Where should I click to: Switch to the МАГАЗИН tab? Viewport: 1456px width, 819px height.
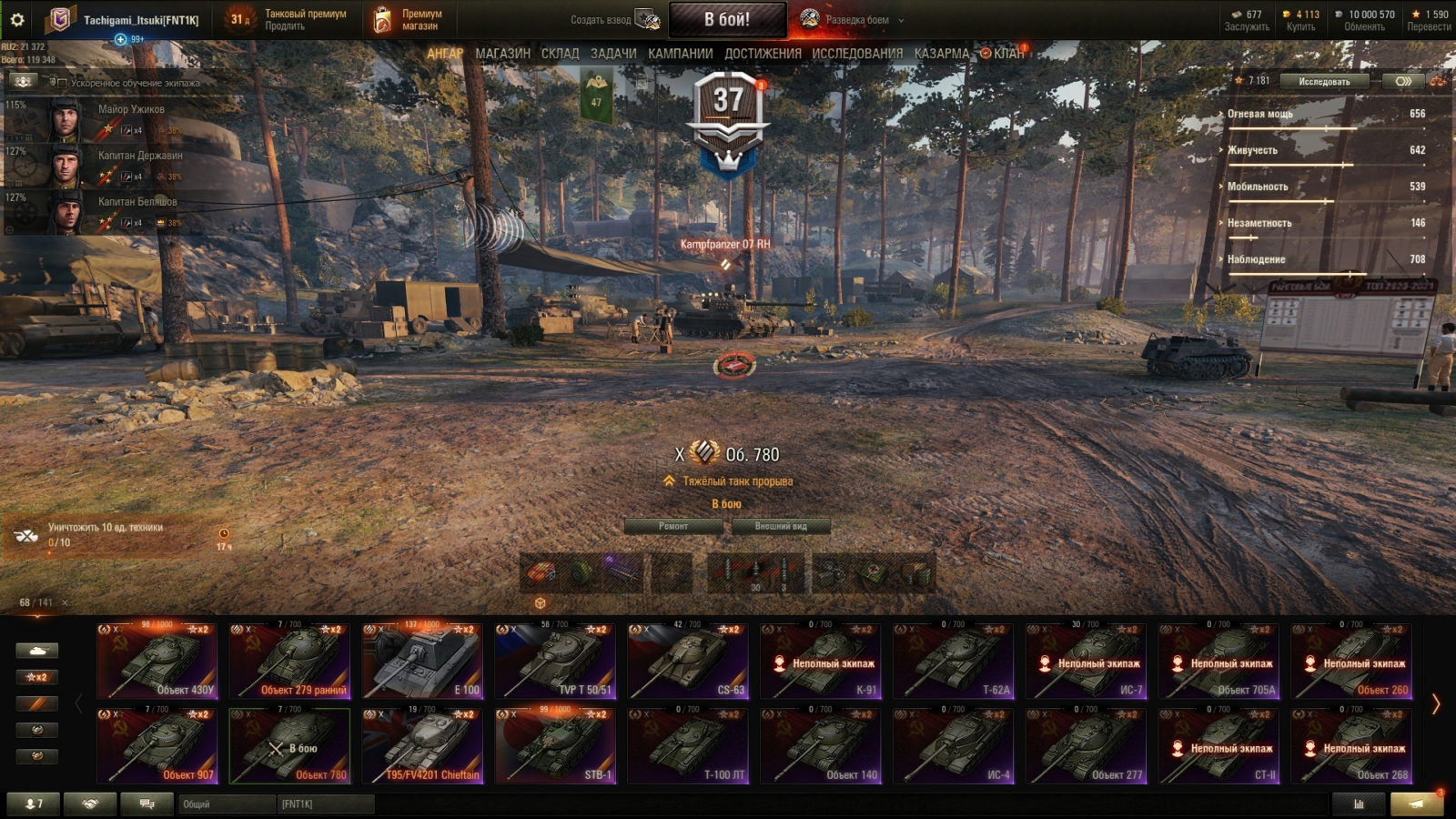pyautogui.click(x=502, y=54)
